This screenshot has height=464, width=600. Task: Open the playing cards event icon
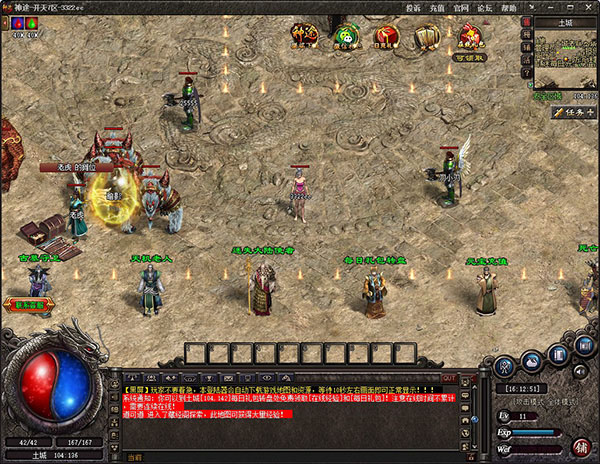(x=427, y=37)
